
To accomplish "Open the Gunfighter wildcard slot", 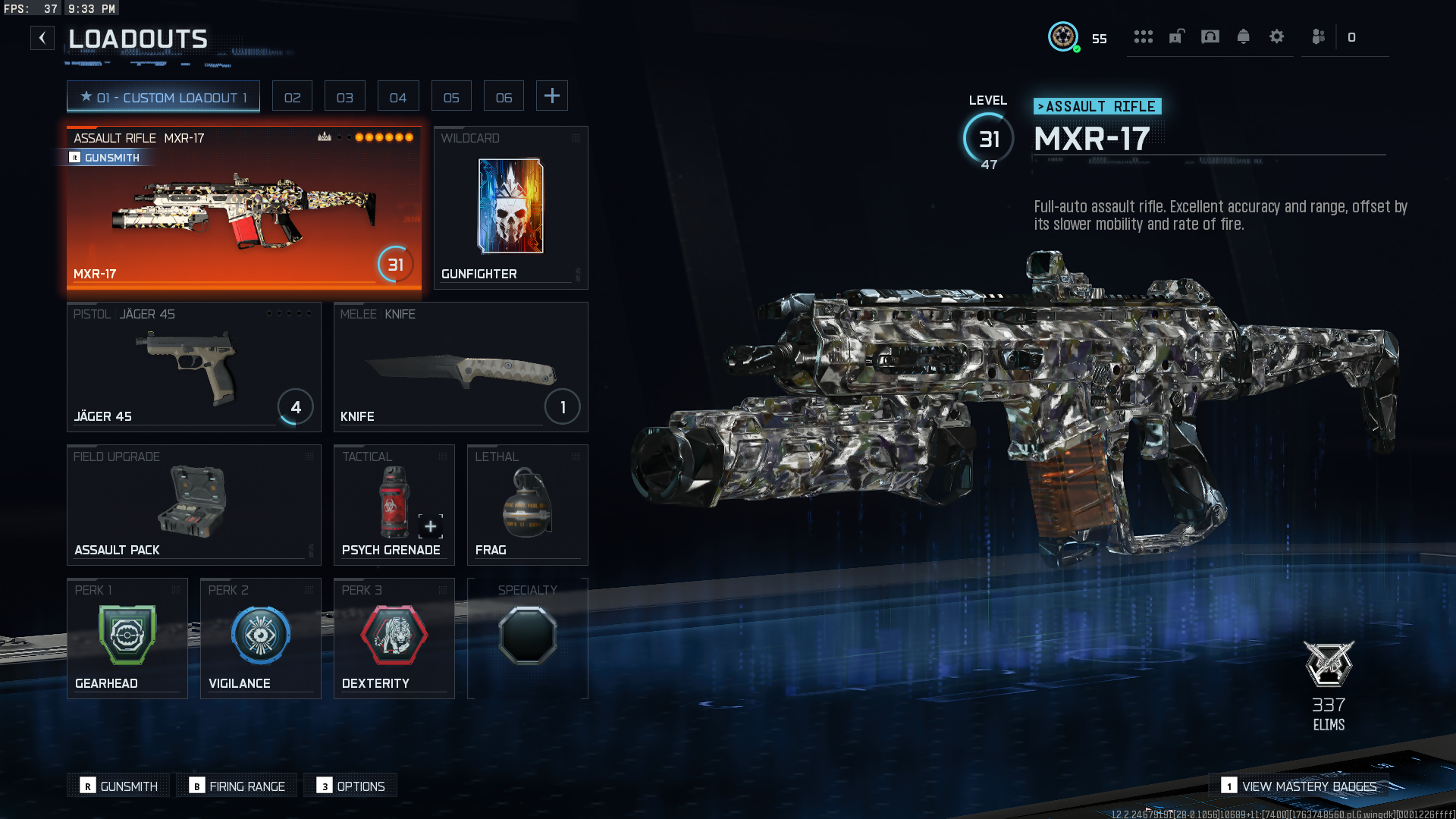I will click(x=510, y=208).
